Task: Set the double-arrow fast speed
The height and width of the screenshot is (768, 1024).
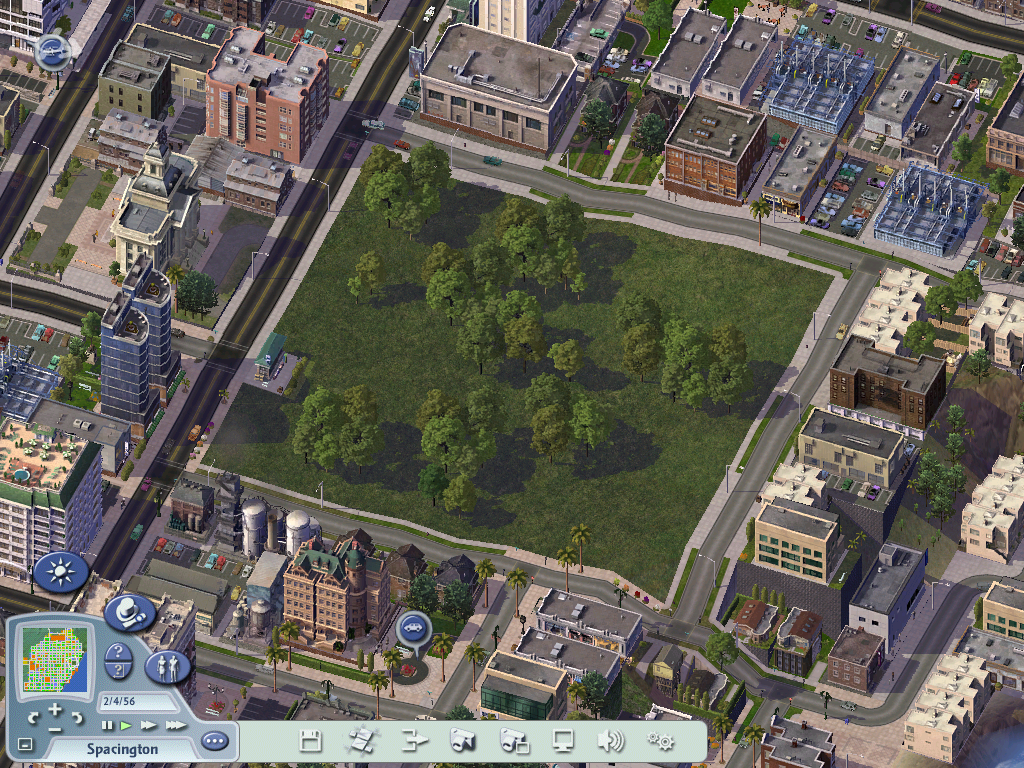Action: pyautogui.click(x=148, y=725)
